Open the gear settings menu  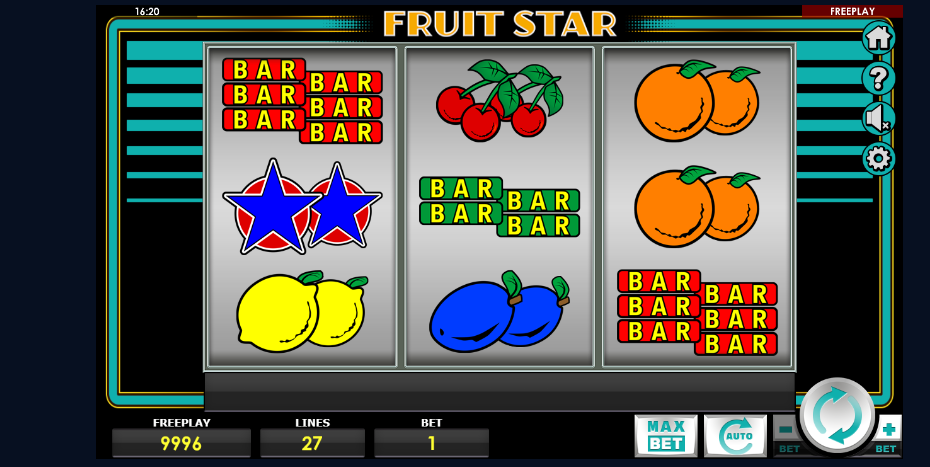[x=878, y=158]
